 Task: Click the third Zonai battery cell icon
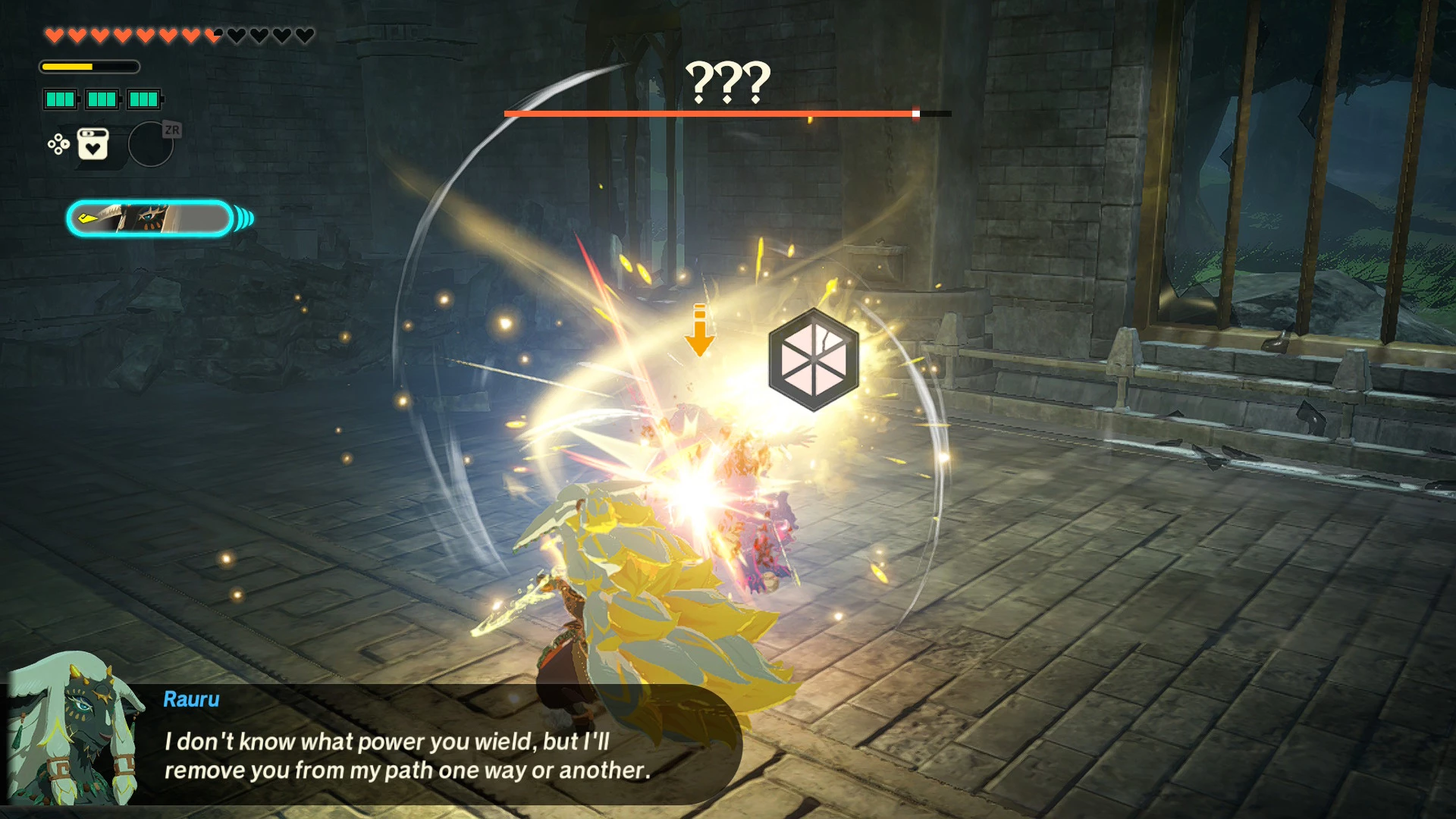pos(143,99)
